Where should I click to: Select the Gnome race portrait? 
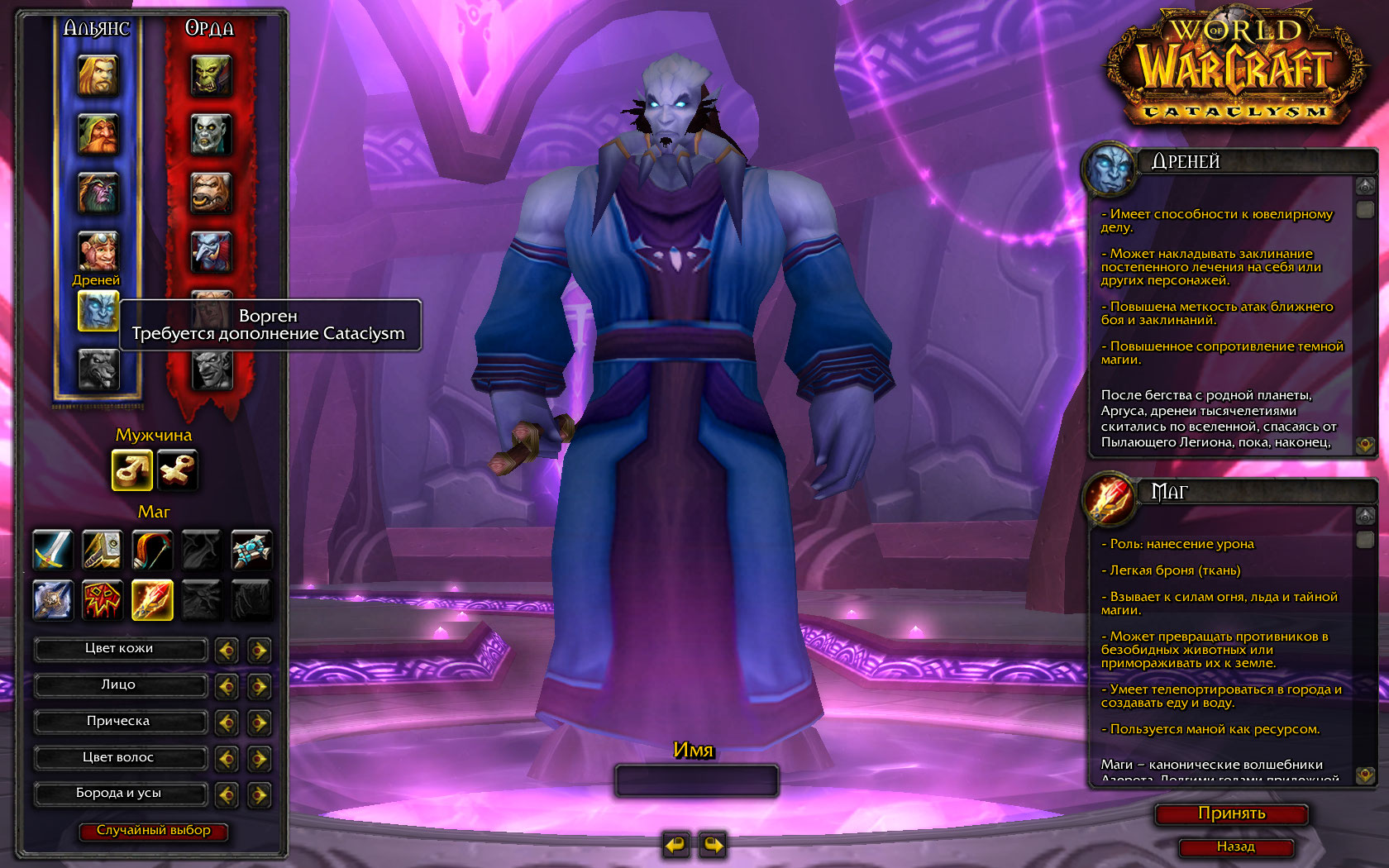tap(98, 250)
